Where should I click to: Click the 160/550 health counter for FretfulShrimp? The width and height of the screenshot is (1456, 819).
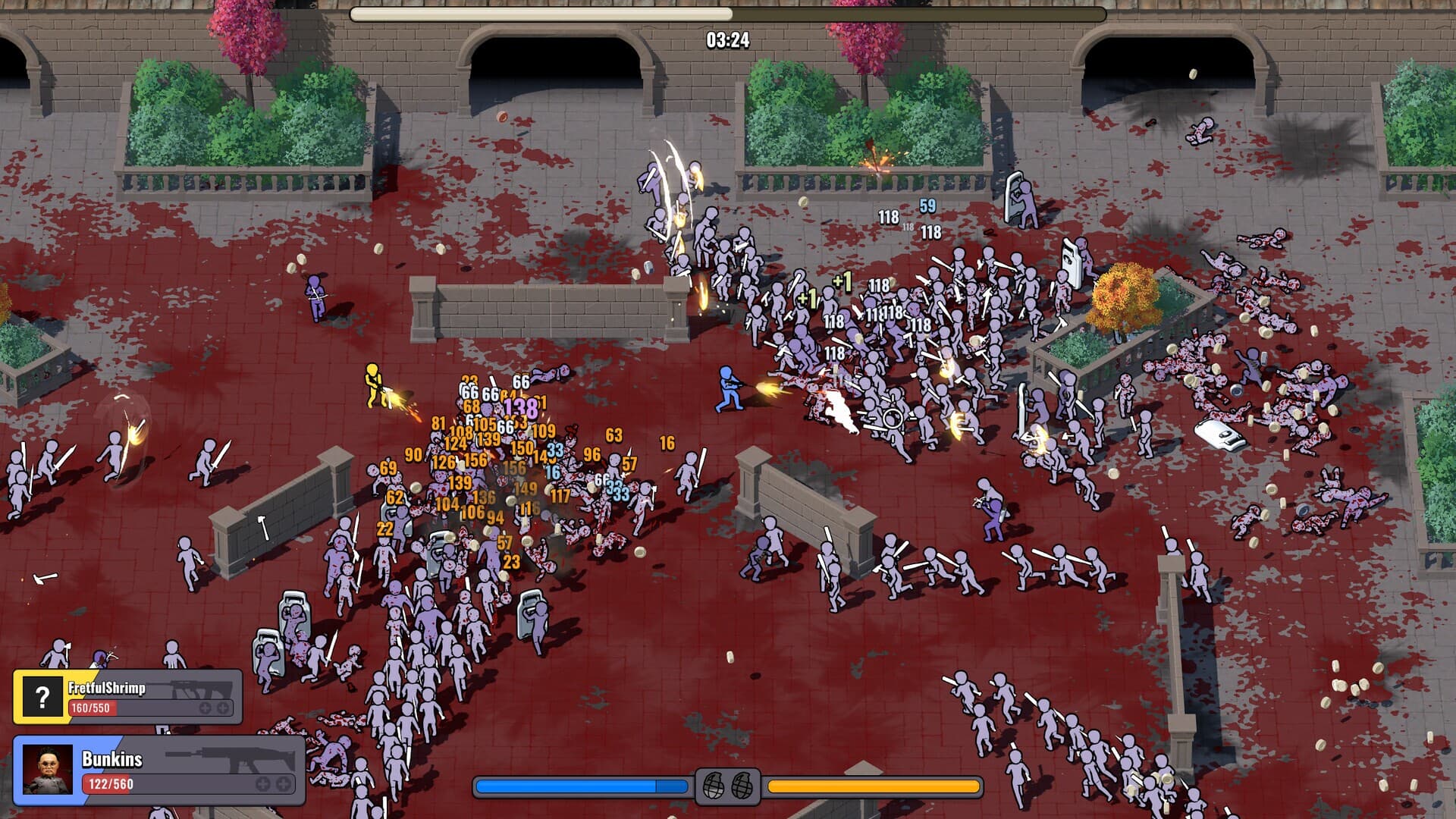[x=91, y=708]
